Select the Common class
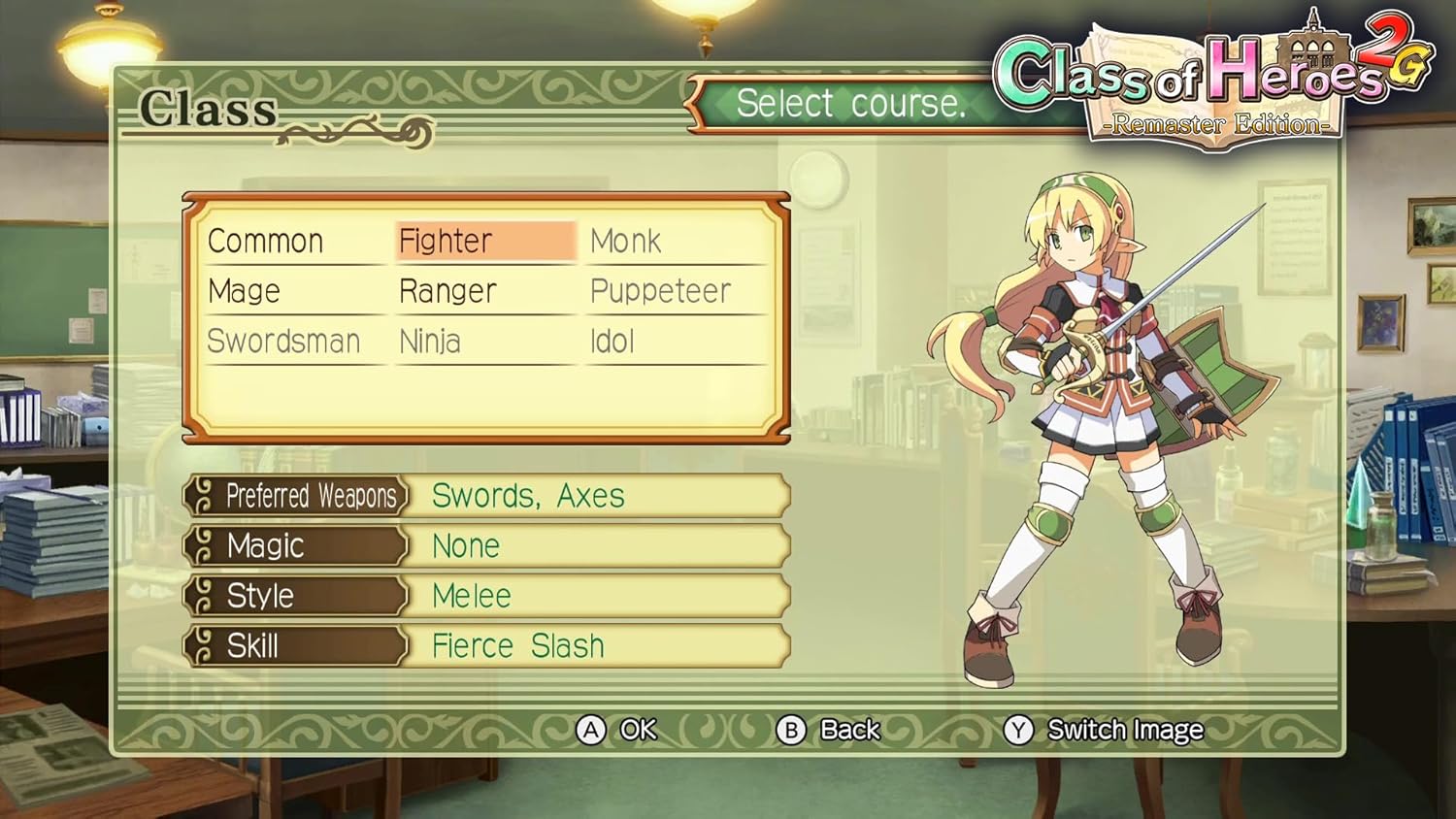1456x819 pixels. click(x=265, y=241)
